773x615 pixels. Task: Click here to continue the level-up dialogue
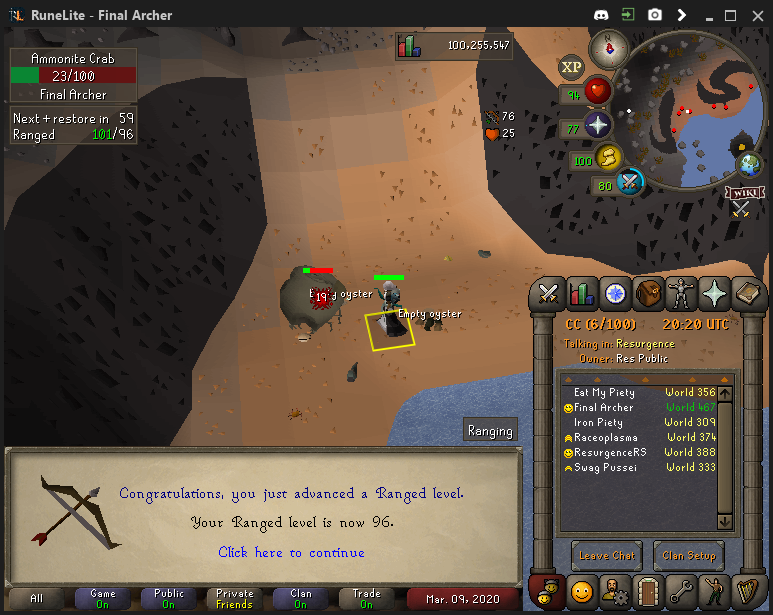click(291, 553)
